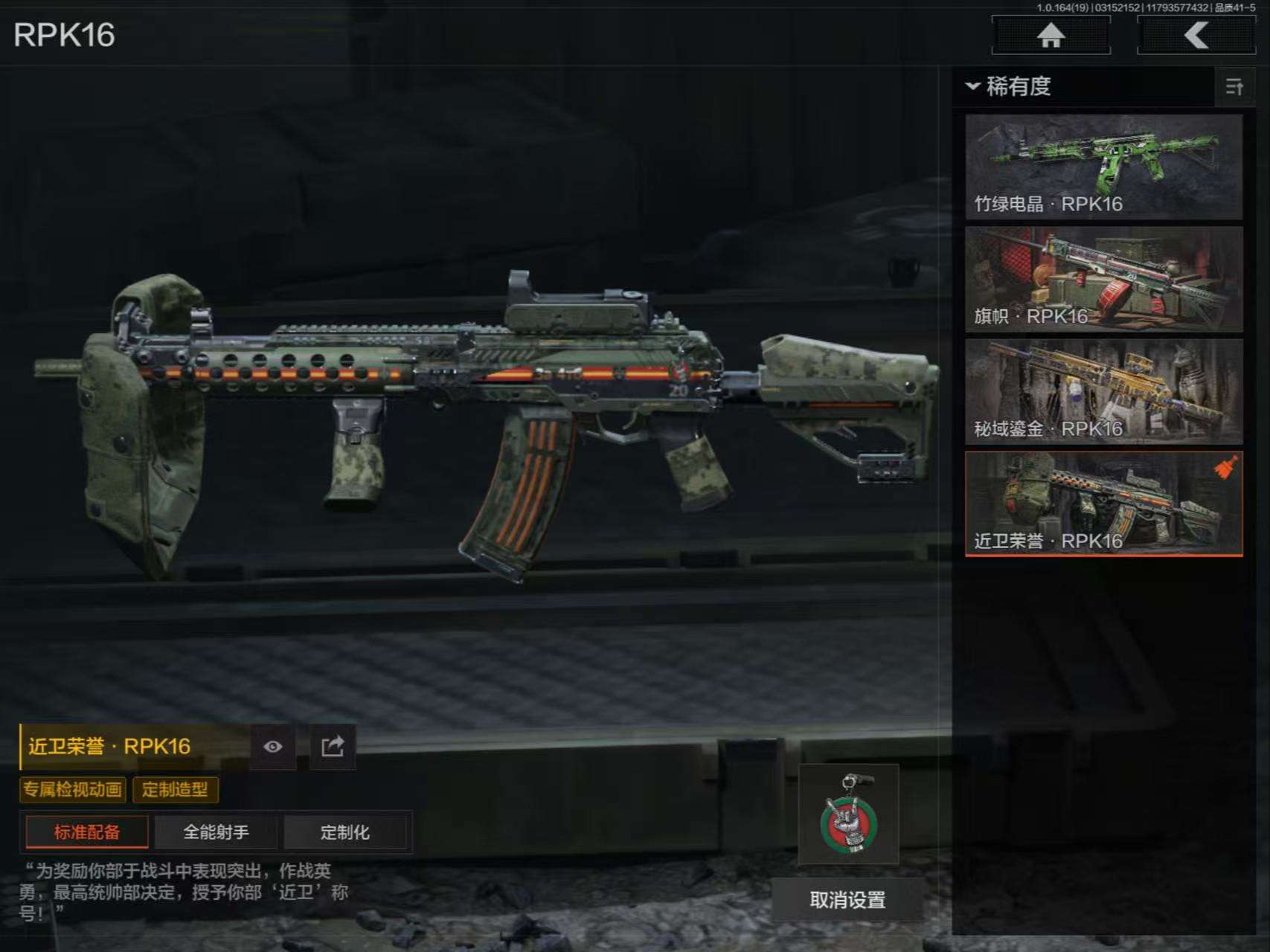Pick the 秘域鎏金 RPK16 skin
The height and width of the screenshot is (952, 1270).
point(1103,392)
